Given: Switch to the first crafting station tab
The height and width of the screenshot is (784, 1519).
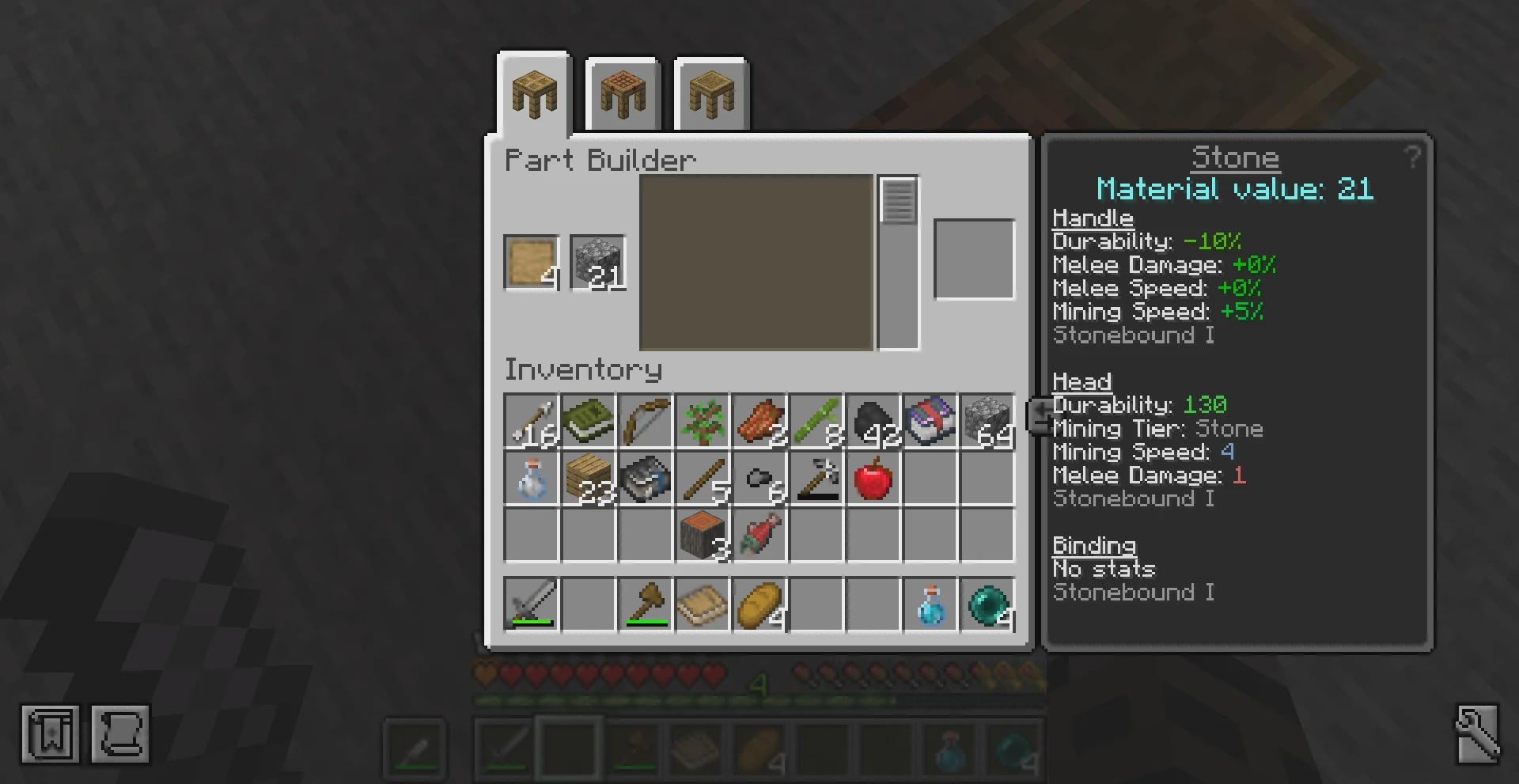Looking at the screenshot, I should pyautogui.click(x=534, y=94).
